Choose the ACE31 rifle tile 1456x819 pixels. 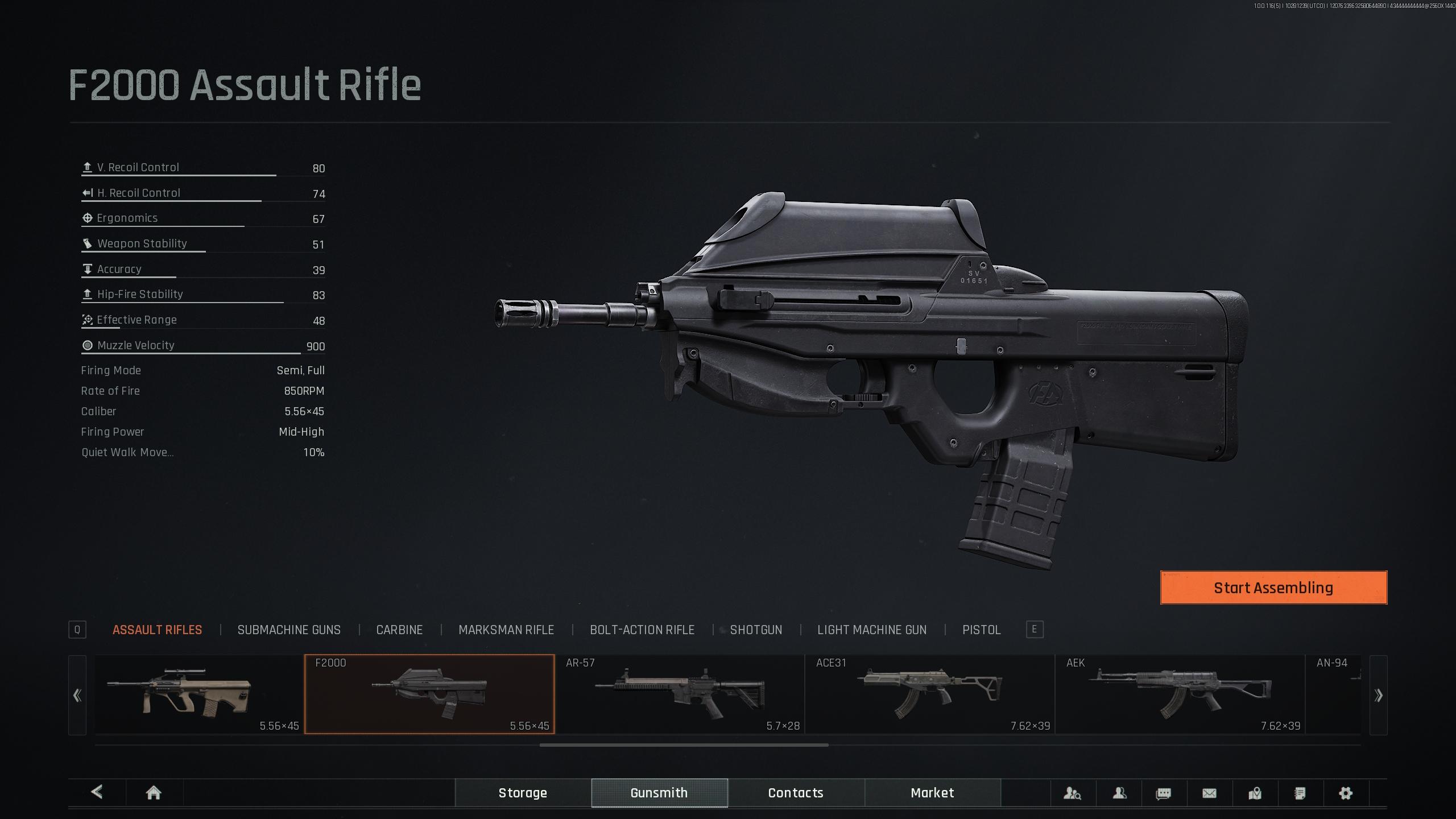[930, 694]
